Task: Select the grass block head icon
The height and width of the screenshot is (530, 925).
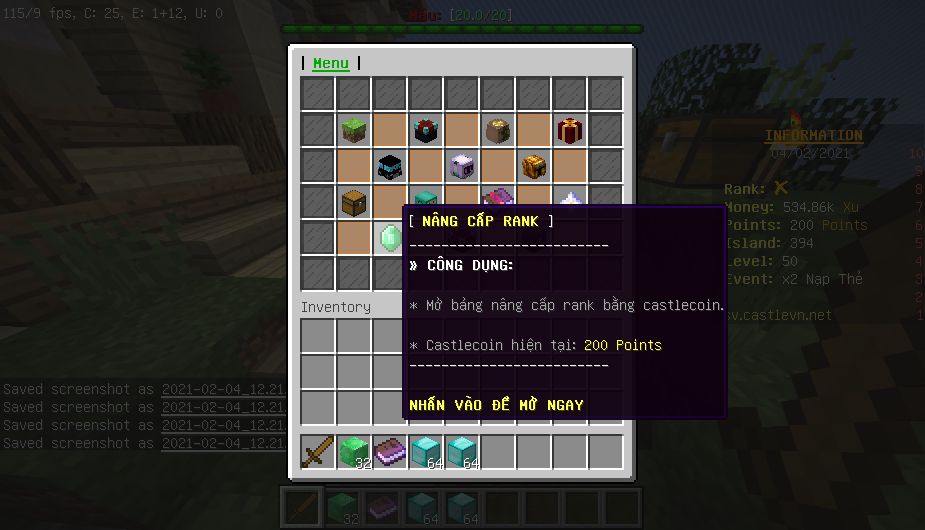Action: coord(354,130)
